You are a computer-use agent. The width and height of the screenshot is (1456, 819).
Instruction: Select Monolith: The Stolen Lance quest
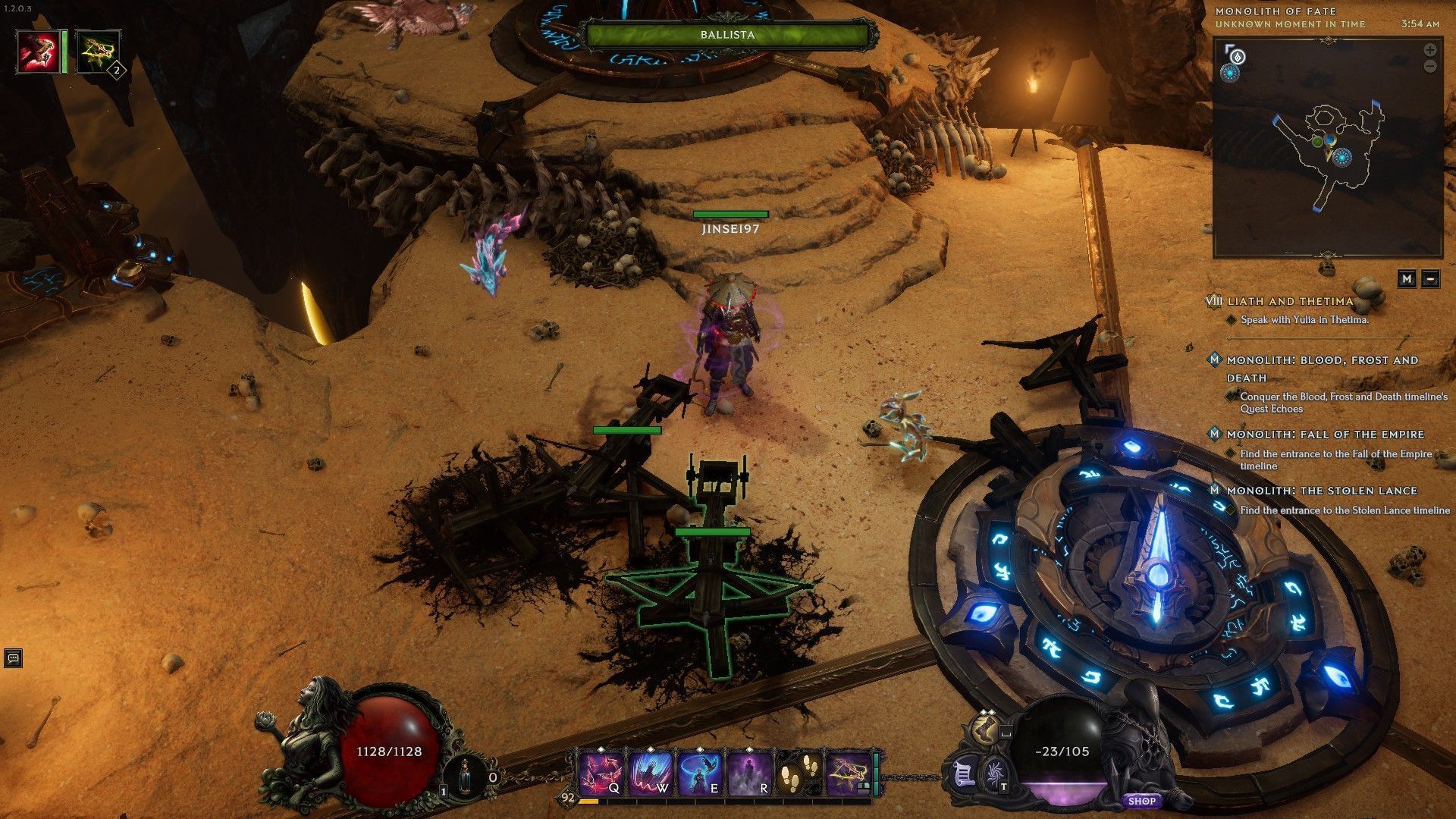(1322, 491)
